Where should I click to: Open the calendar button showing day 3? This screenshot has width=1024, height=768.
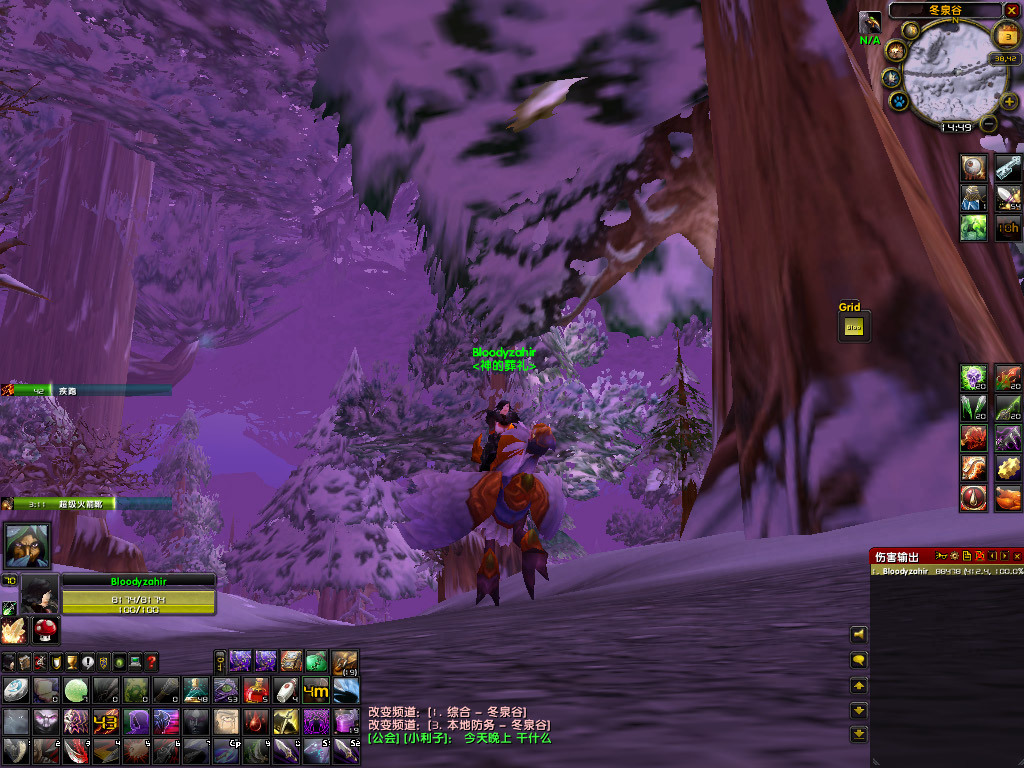coord(1005,36)
